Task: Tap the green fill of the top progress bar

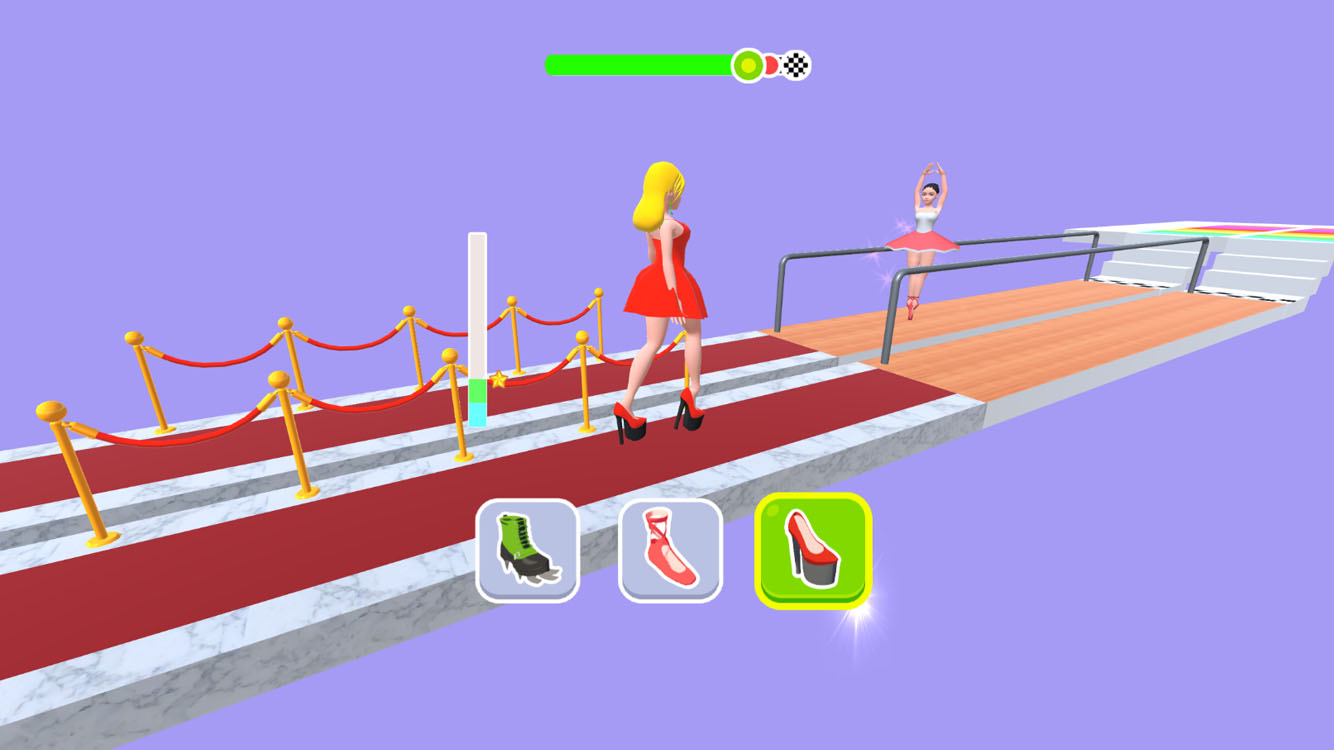Action: pos(640,62)
